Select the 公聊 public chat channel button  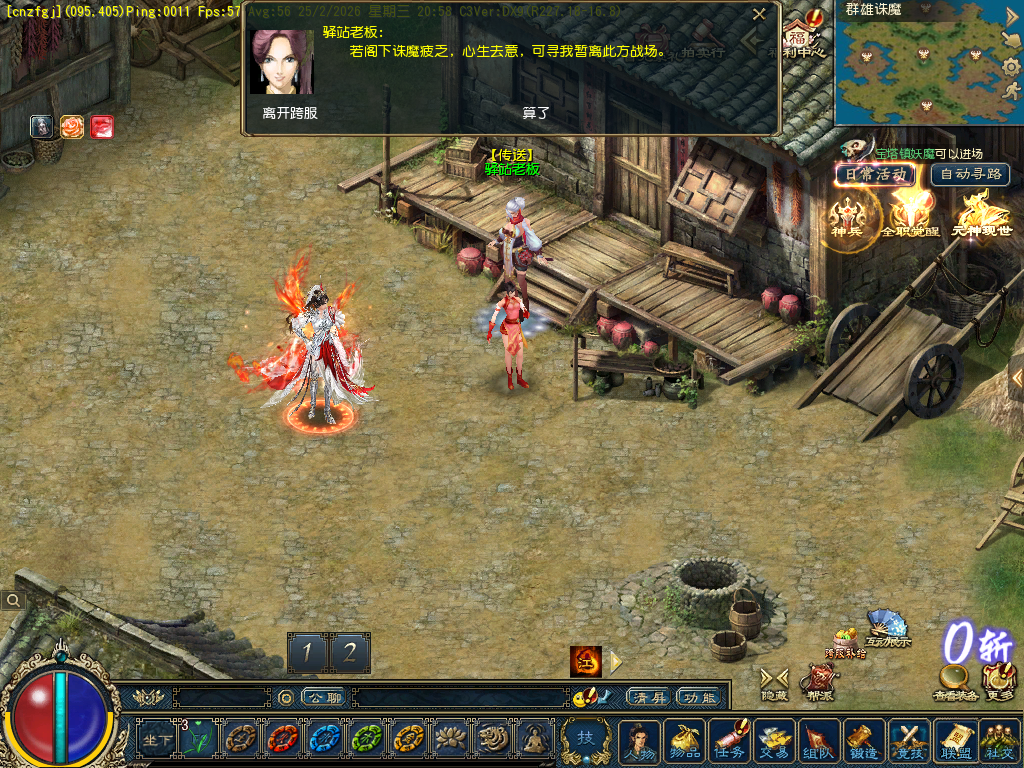click(323, 697)
